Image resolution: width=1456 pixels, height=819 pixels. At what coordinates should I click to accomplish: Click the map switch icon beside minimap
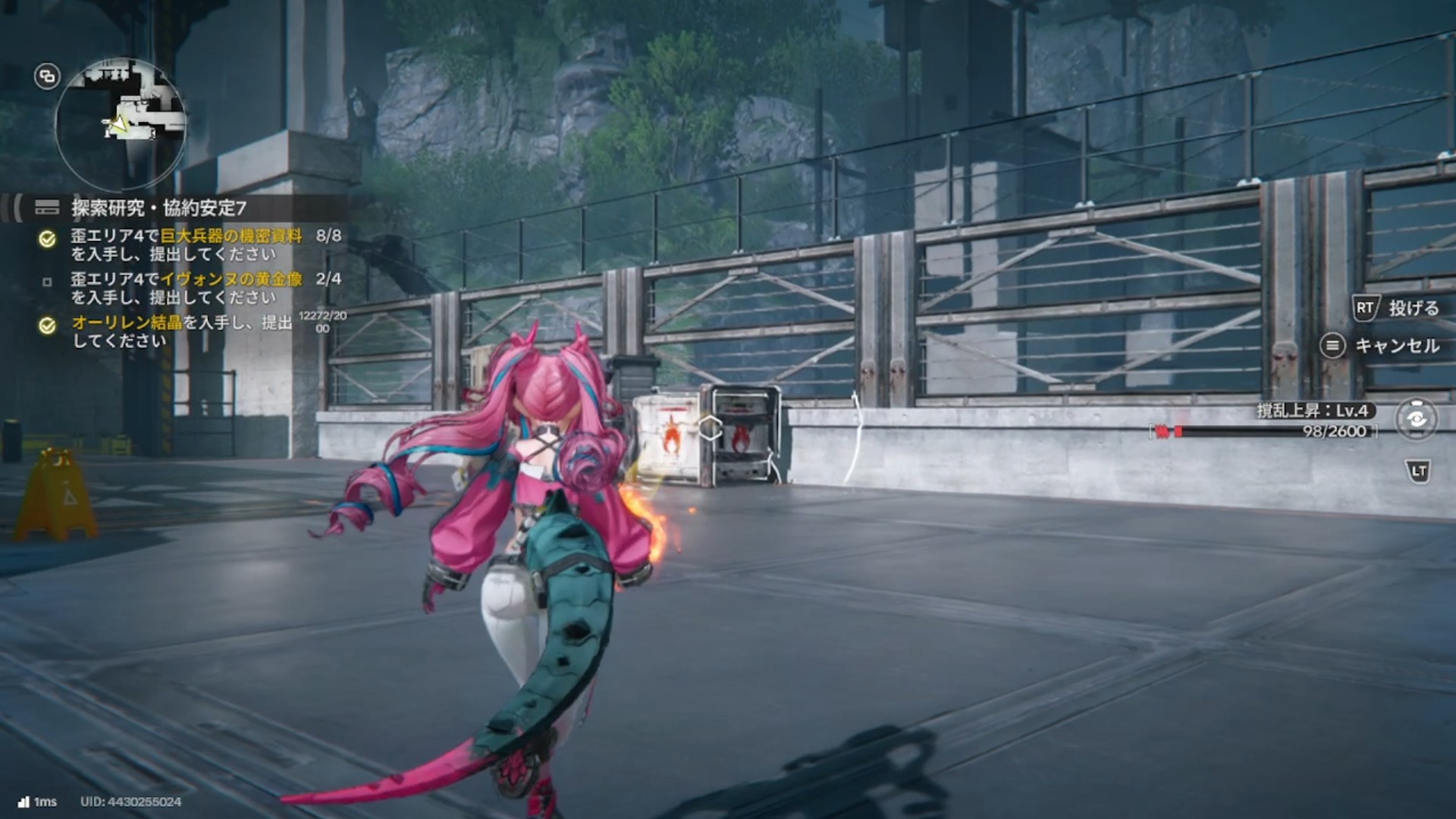47,76
